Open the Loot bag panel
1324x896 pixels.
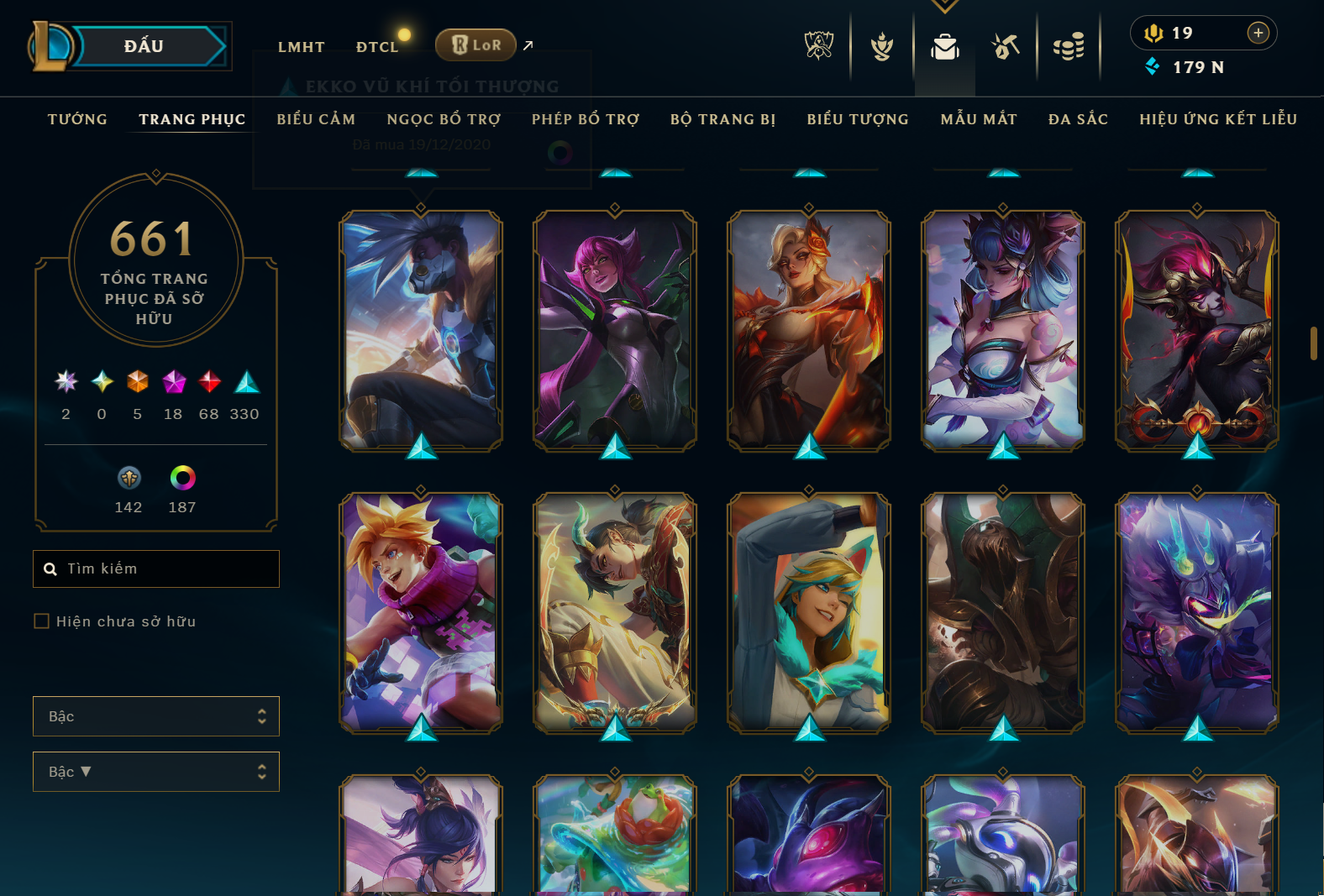pyautogui.click(x=944, y=48)
